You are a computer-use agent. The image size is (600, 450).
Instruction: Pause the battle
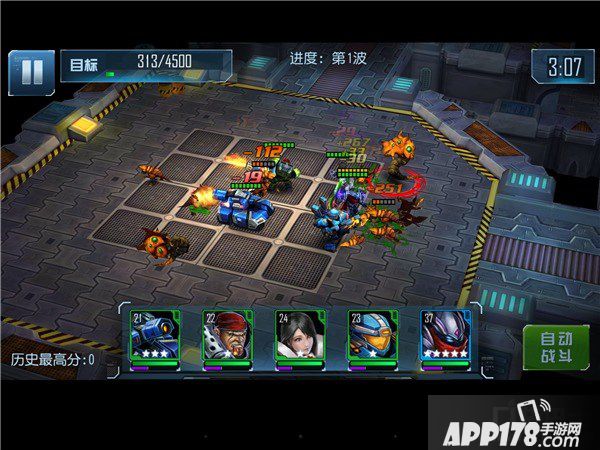[32, 71]
